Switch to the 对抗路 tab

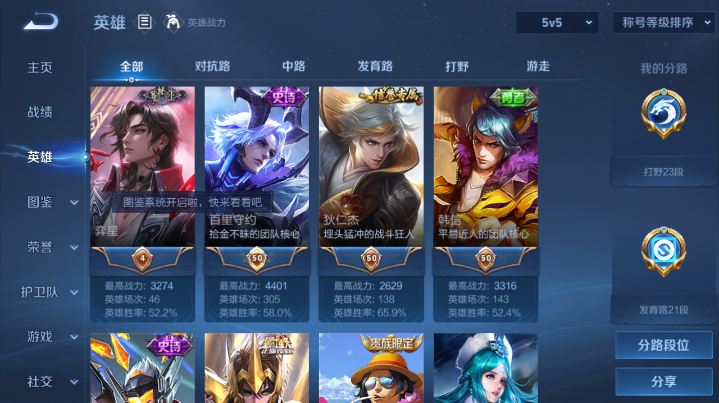pyautogui.click(x=212, y=66)
